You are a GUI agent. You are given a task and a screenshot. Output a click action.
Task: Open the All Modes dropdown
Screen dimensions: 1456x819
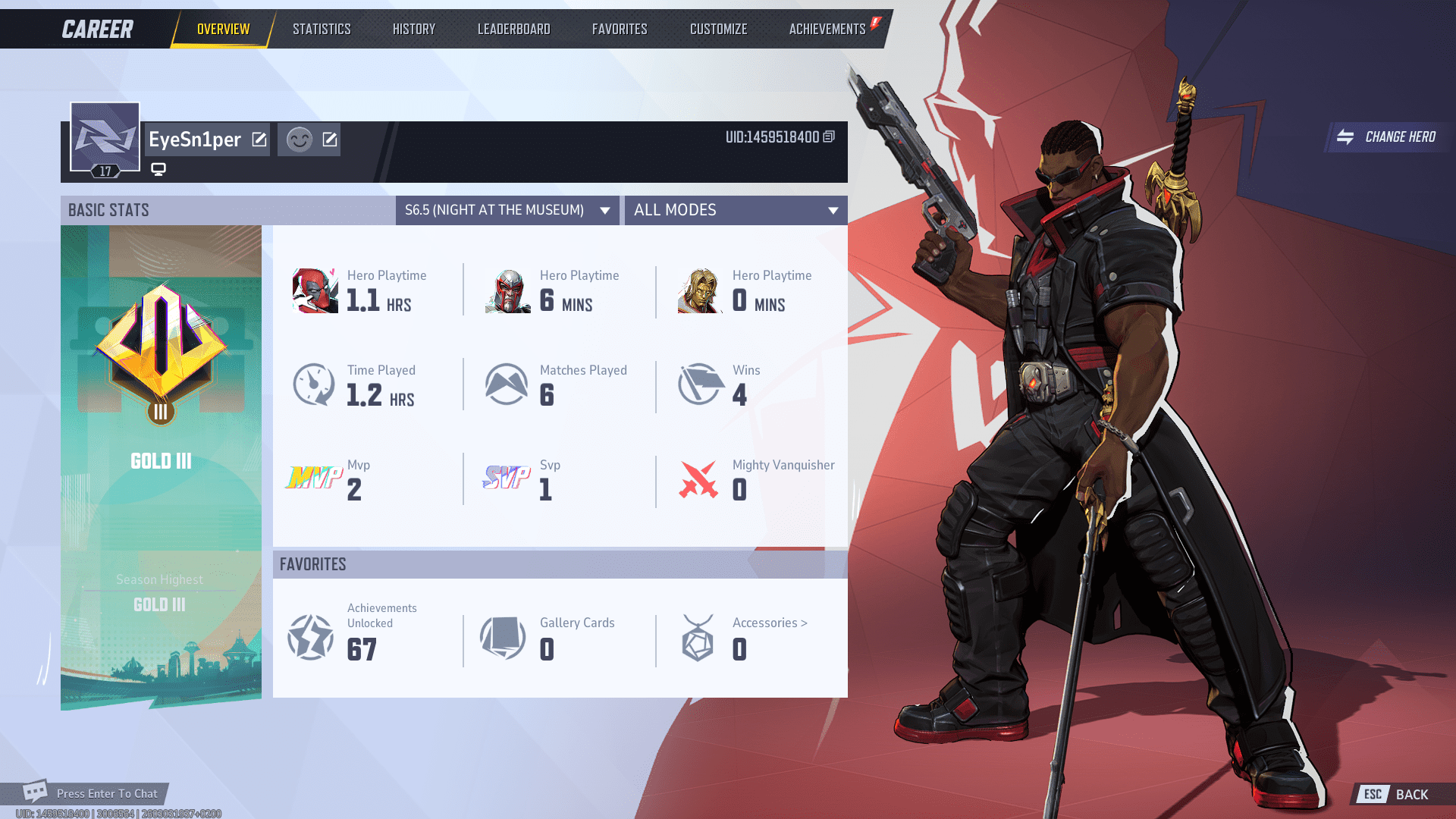(x=735, y=210)
